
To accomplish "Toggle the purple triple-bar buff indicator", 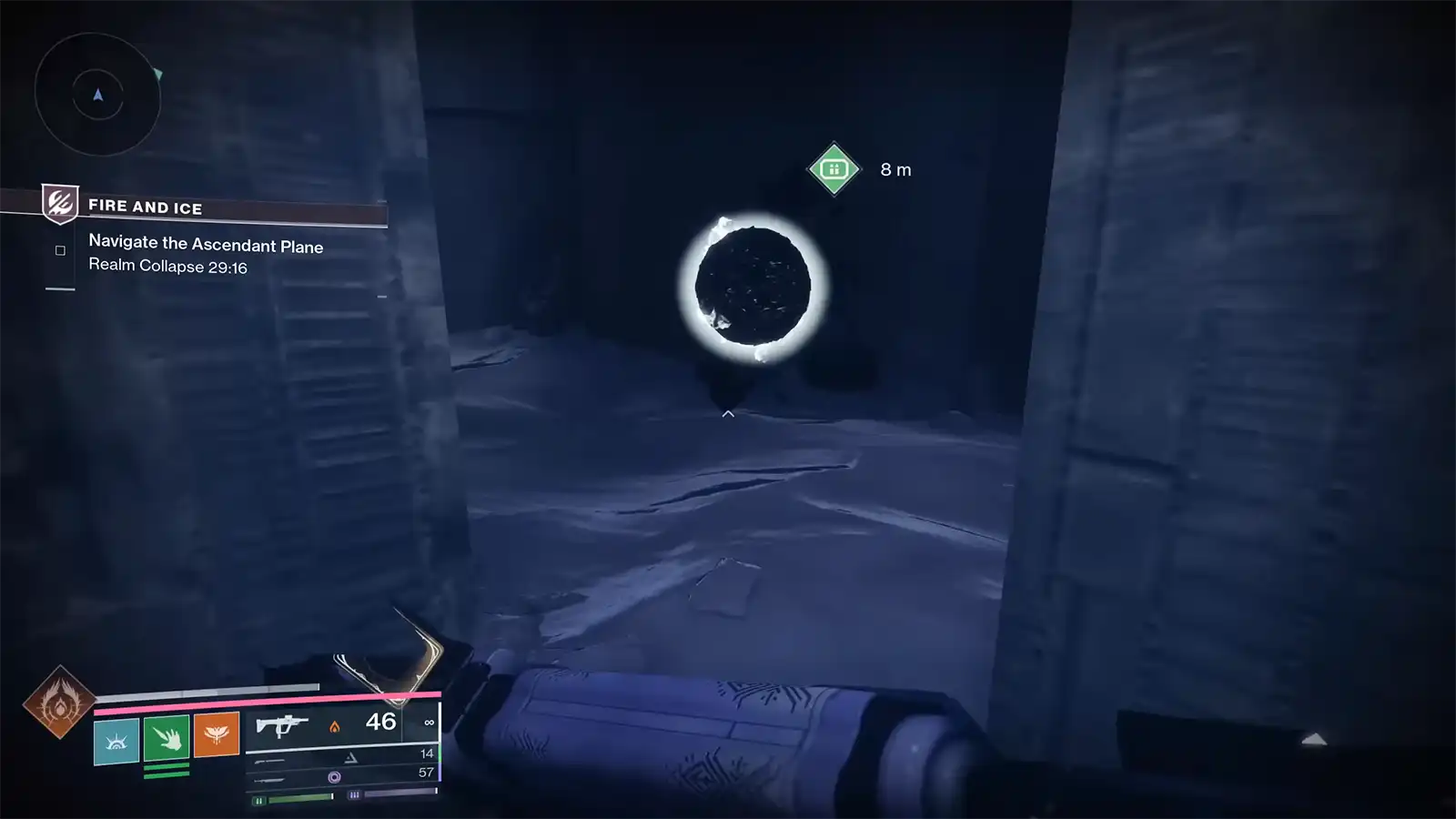I will (x=353, y=794).
